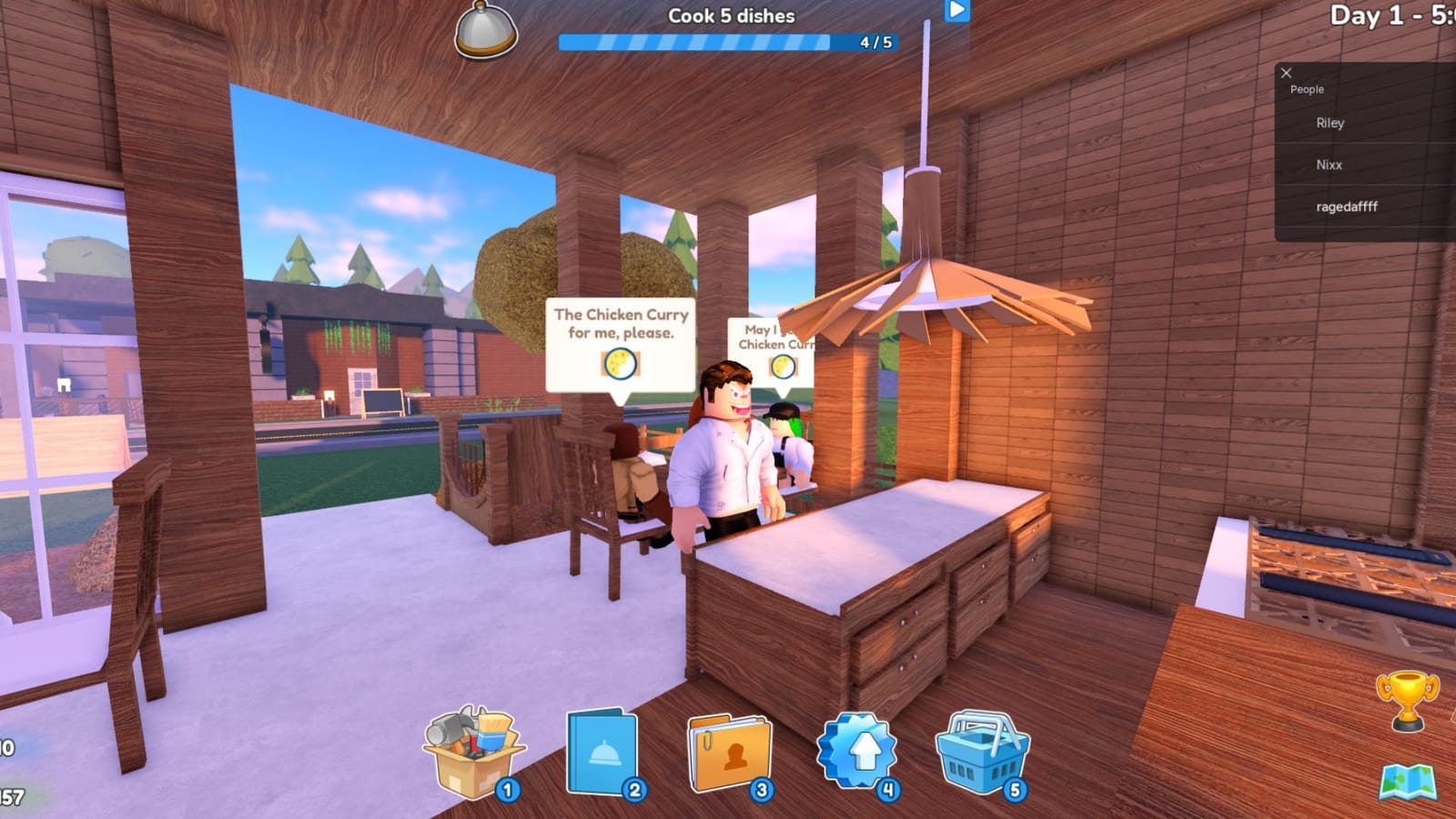Collapse the People panel with the X
Screen dimensions: 1456x819
[x=1287, y=72]
